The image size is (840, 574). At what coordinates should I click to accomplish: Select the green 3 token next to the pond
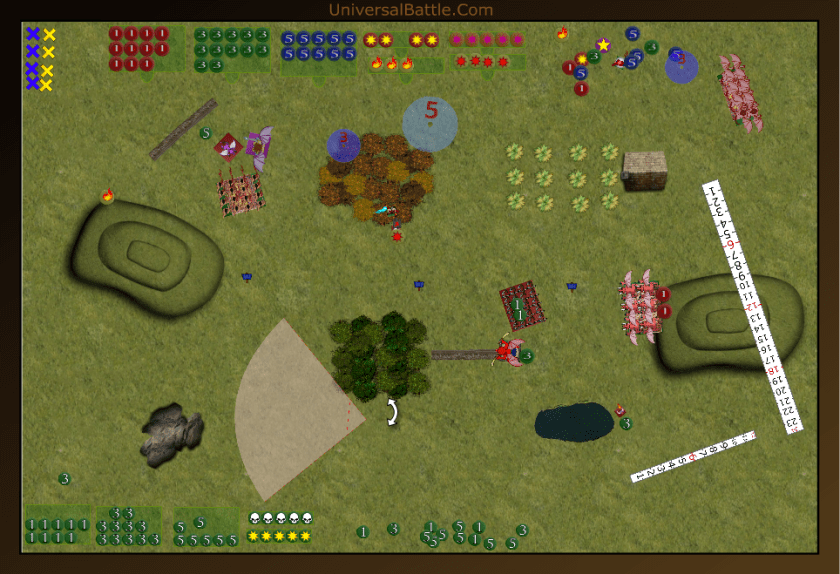pyautogui.click(x=626, y=423)
